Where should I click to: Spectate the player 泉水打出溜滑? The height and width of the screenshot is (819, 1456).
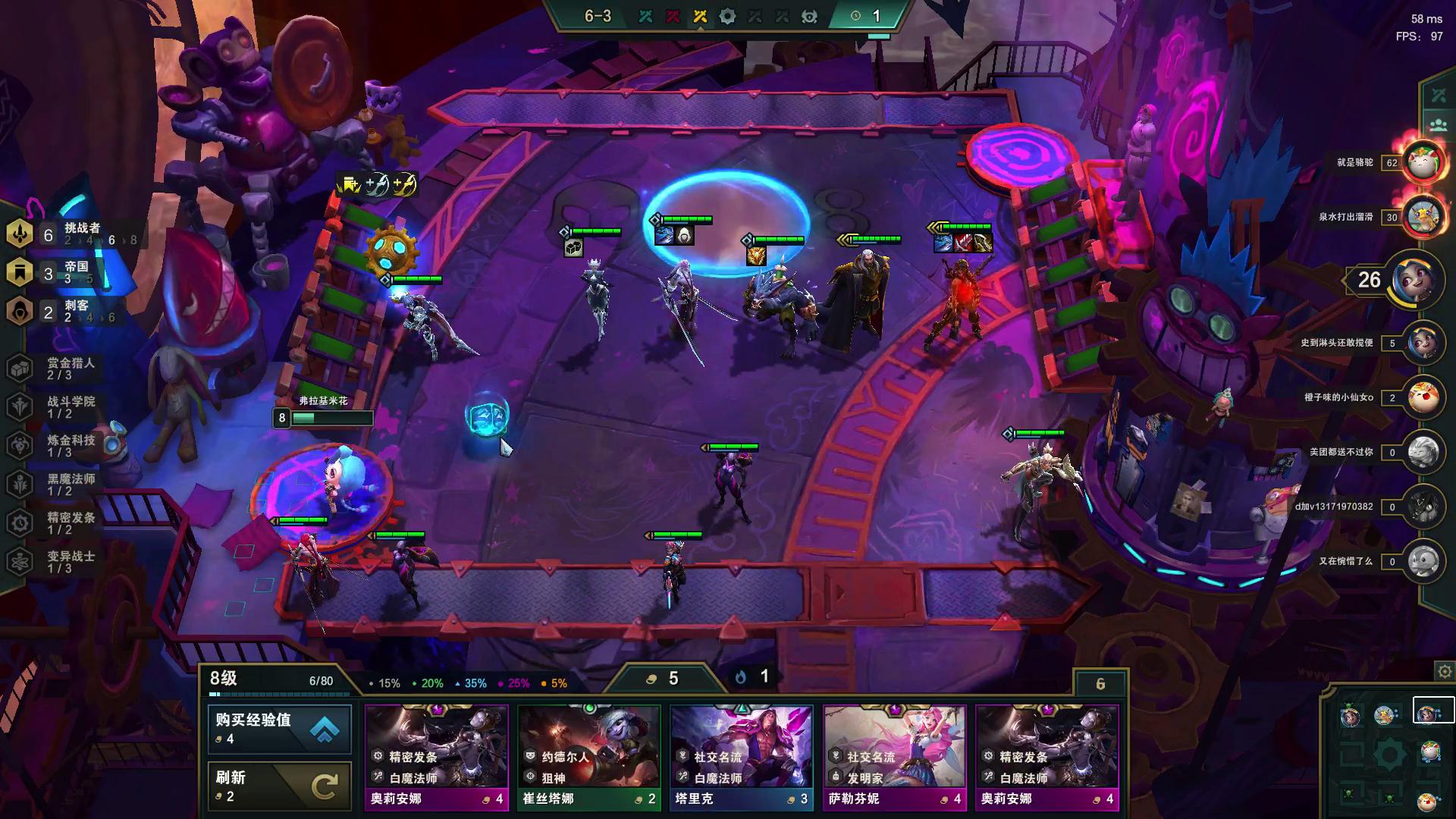(x=1422, y=217)
